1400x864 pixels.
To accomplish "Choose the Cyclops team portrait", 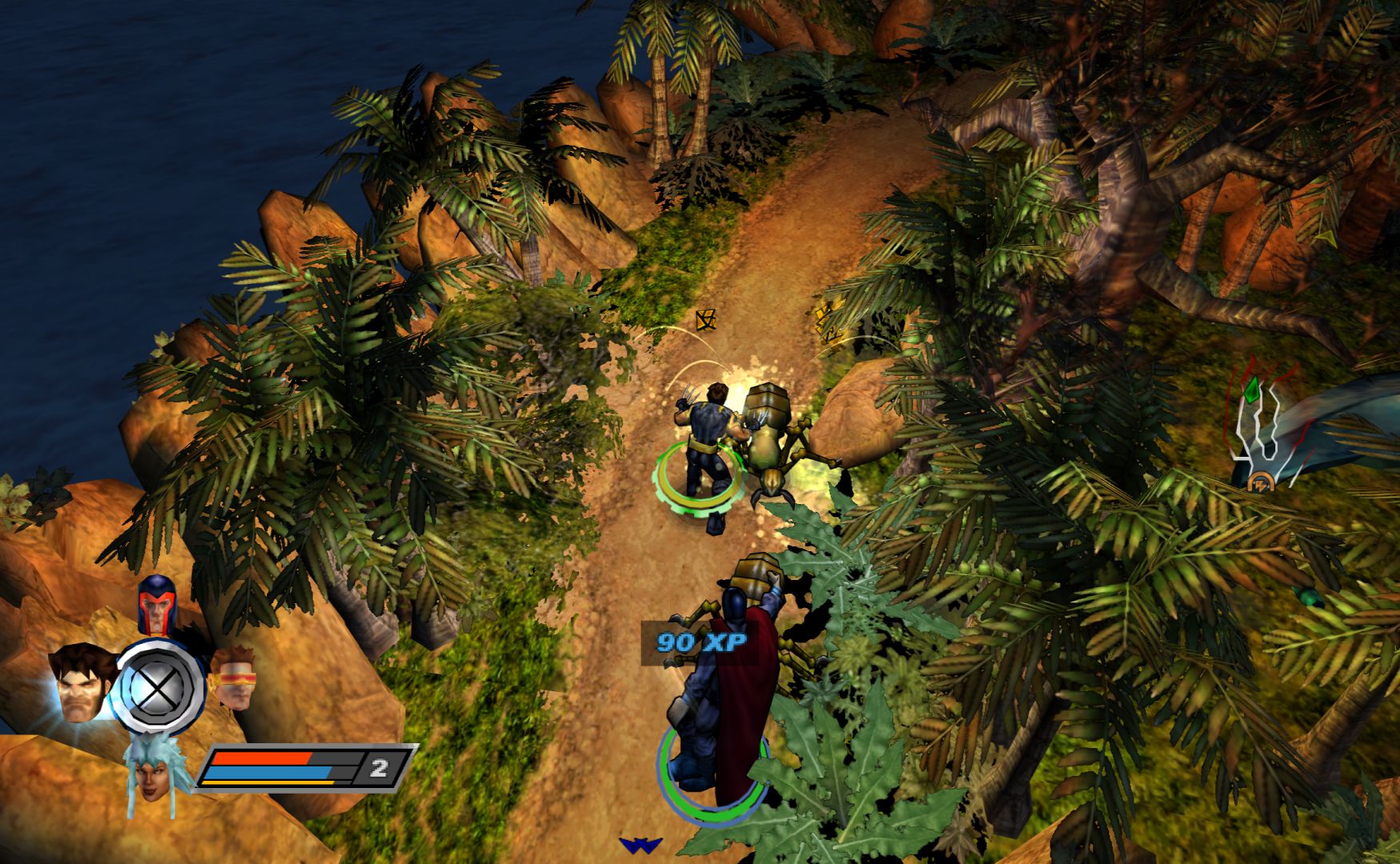I will [233, 678].
